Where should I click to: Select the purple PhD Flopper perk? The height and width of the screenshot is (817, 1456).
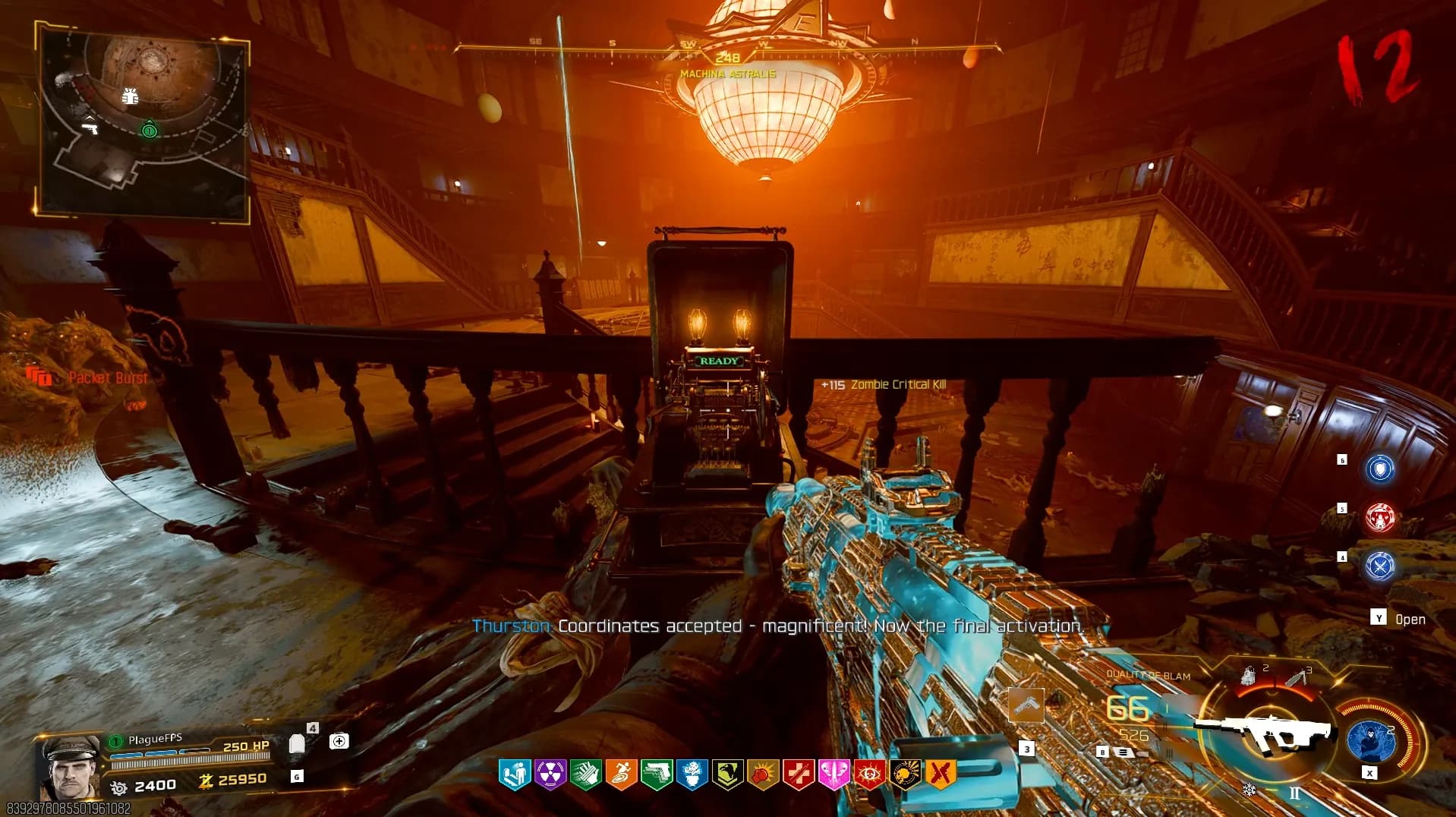550,774
